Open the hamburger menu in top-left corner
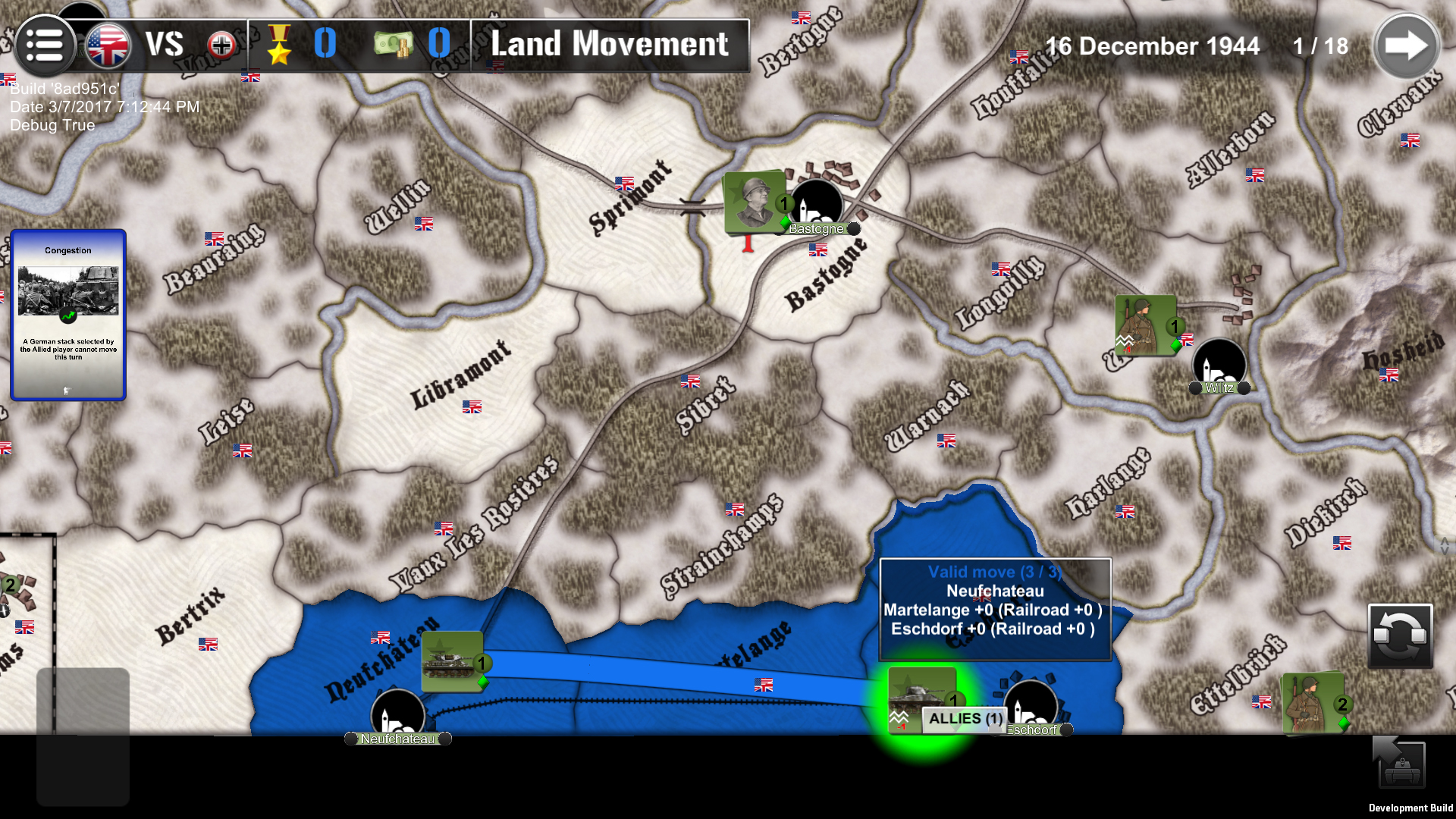The width and height of the screenshot is (1456, 819). (x=45, y=45)
